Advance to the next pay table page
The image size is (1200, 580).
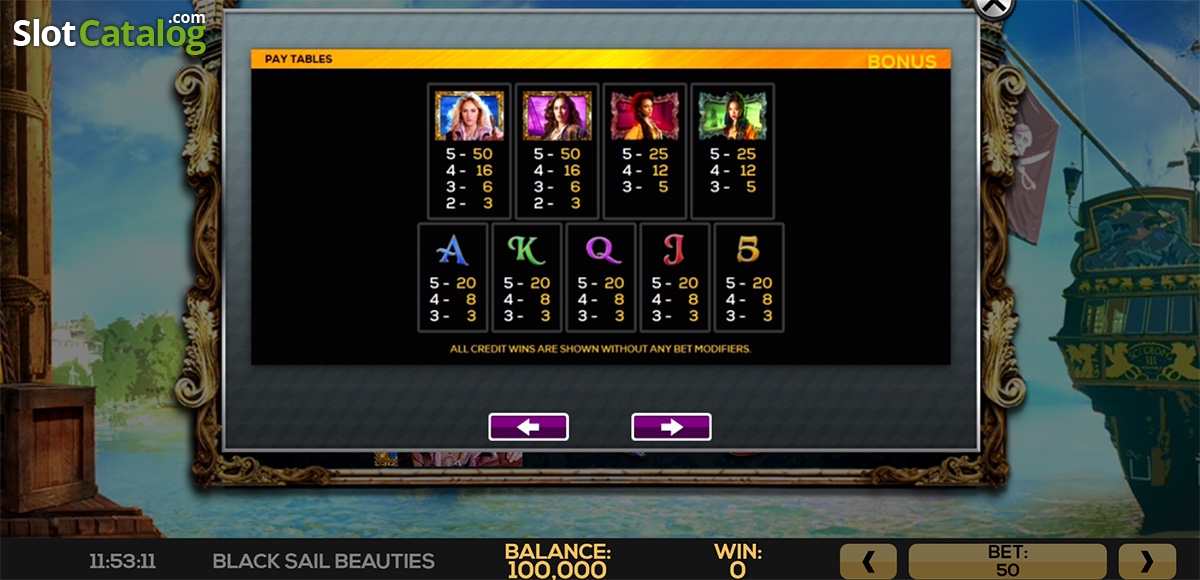click(671, 427)
